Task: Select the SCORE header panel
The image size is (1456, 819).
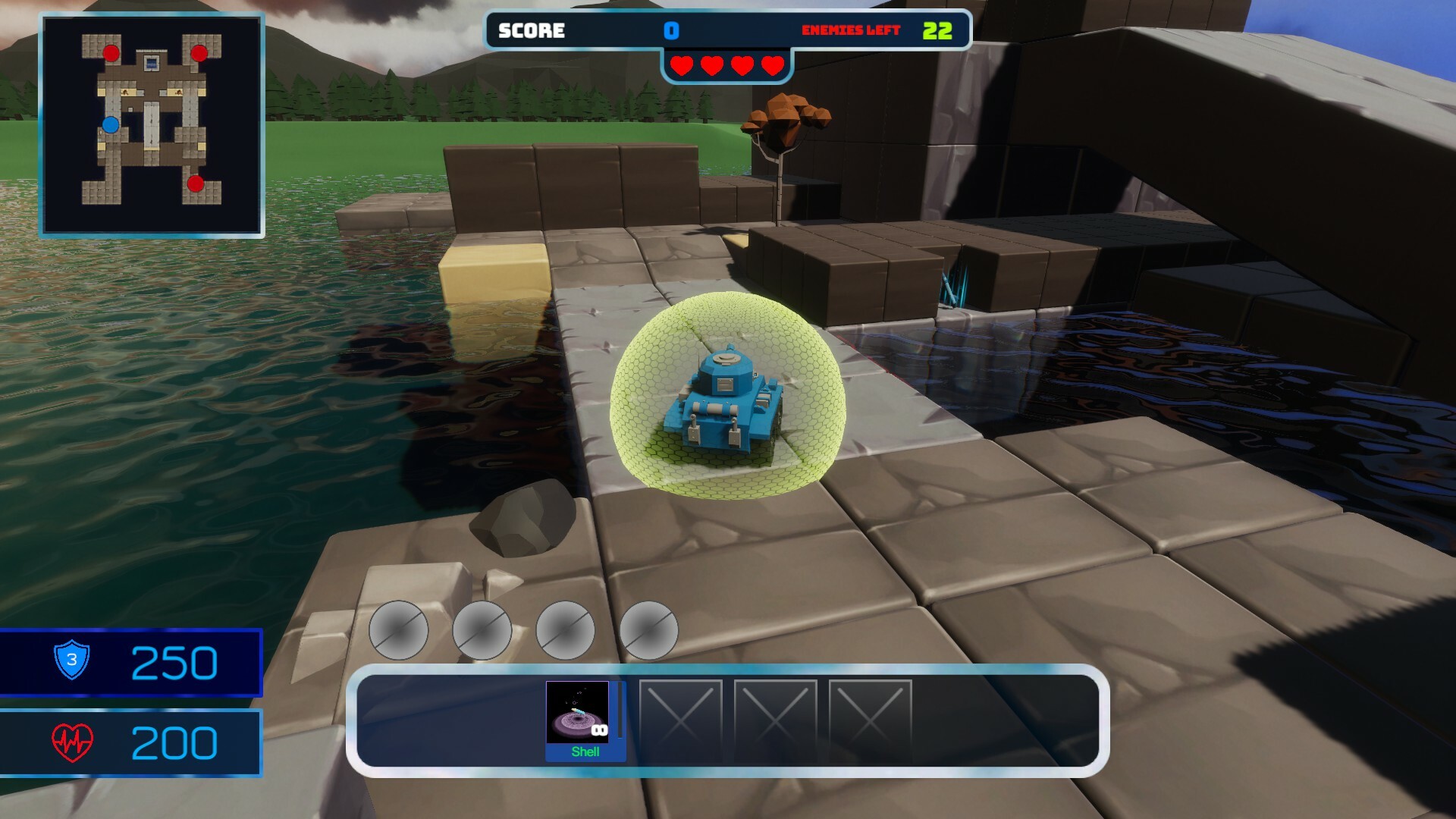Action: click(x=529, y=31)
